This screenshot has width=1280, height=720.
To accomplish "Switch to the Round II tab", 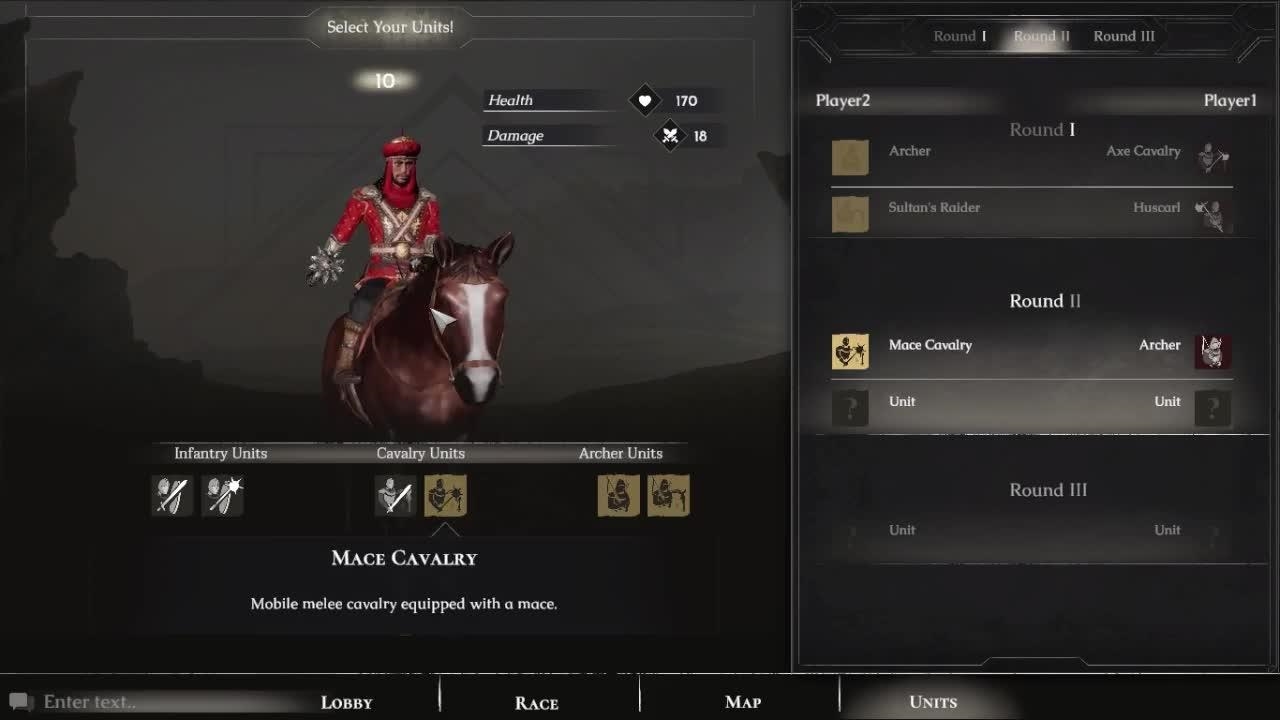I will point(1041,36).
